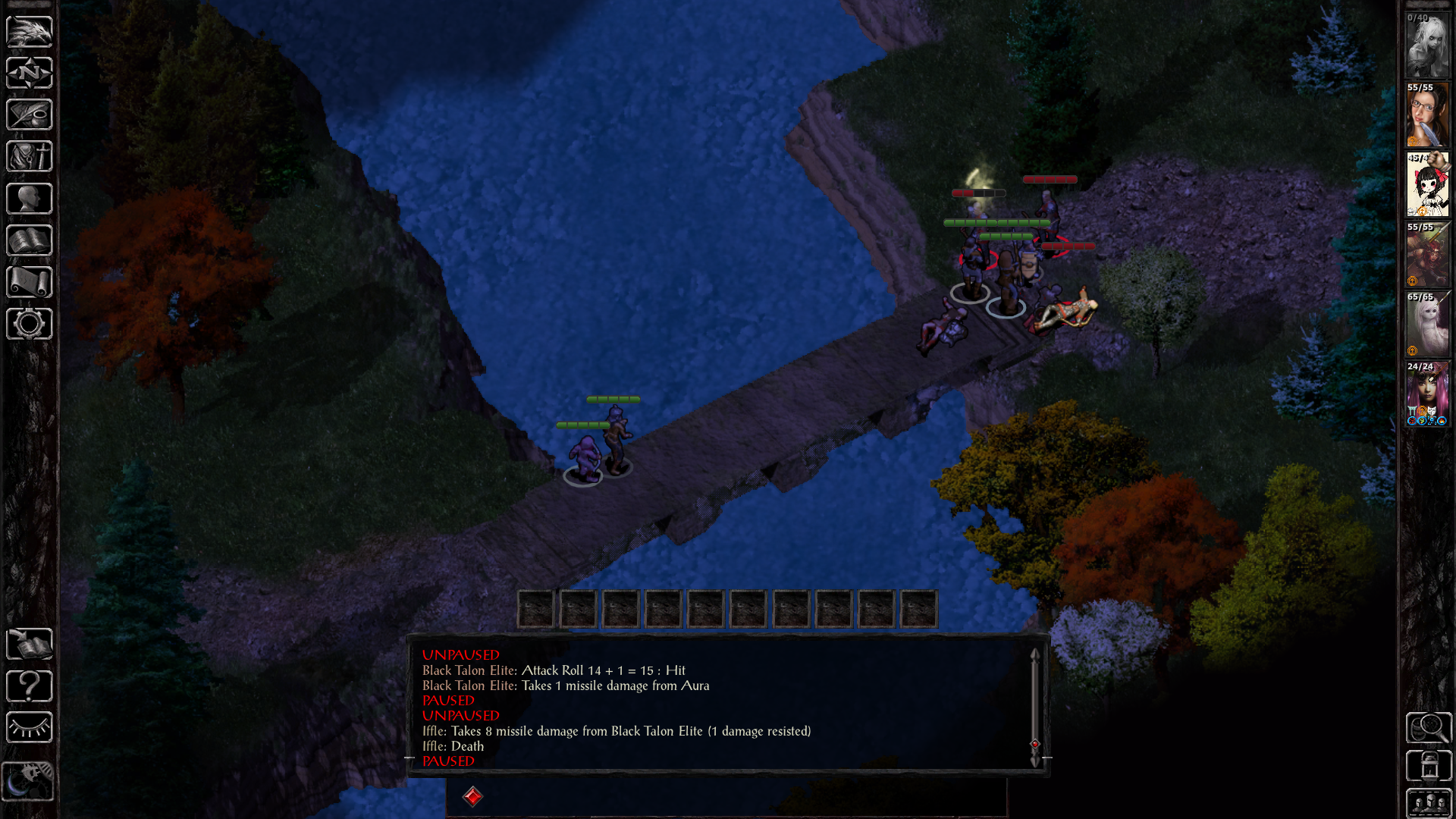The image size is (1456, 819).
Task: Select the black-haired doll girl portrait
Action: click(x=1427, y=185)
